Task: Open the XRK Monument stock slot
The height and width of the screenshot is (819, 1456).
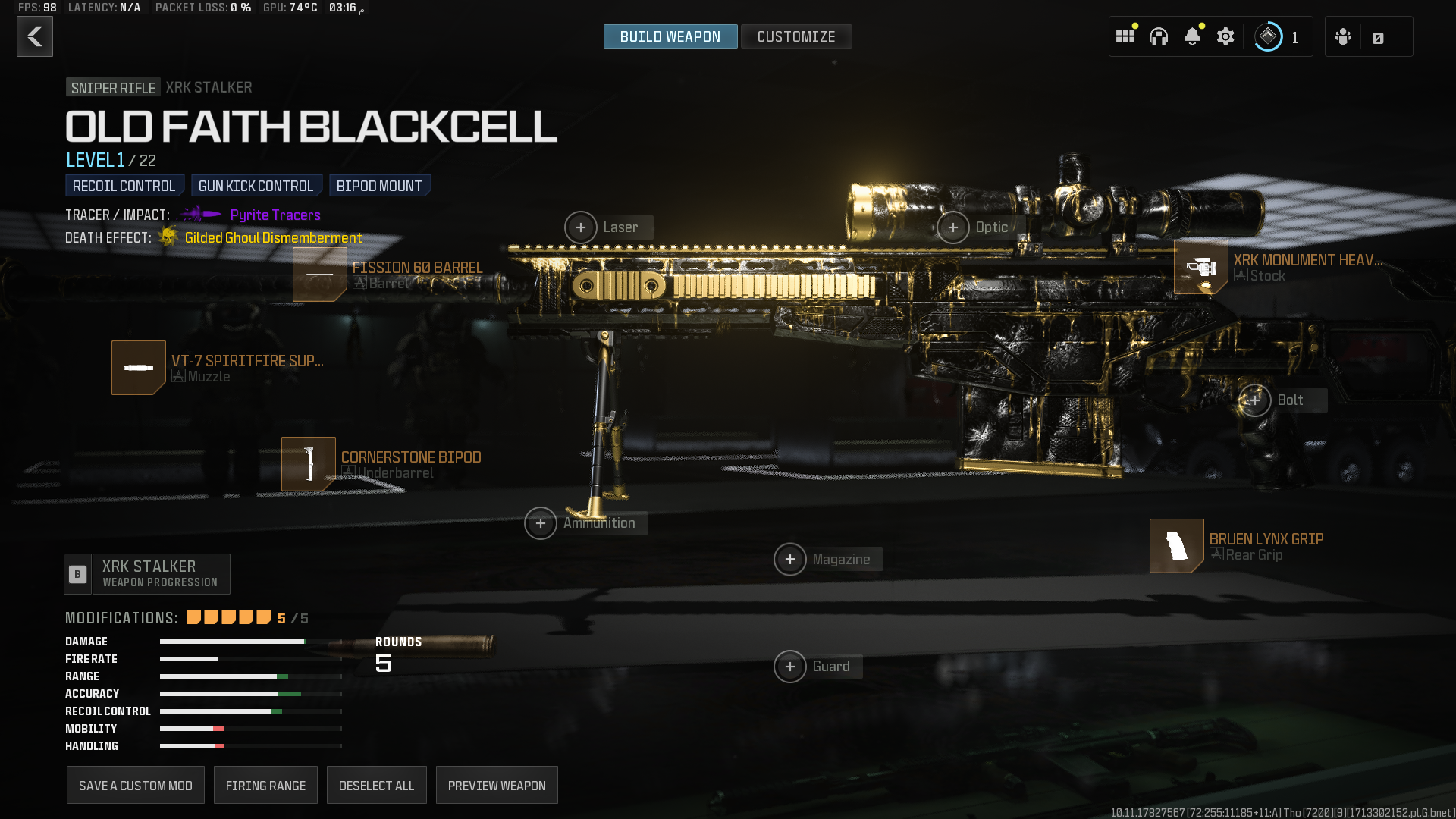Action: (1201, 267)
